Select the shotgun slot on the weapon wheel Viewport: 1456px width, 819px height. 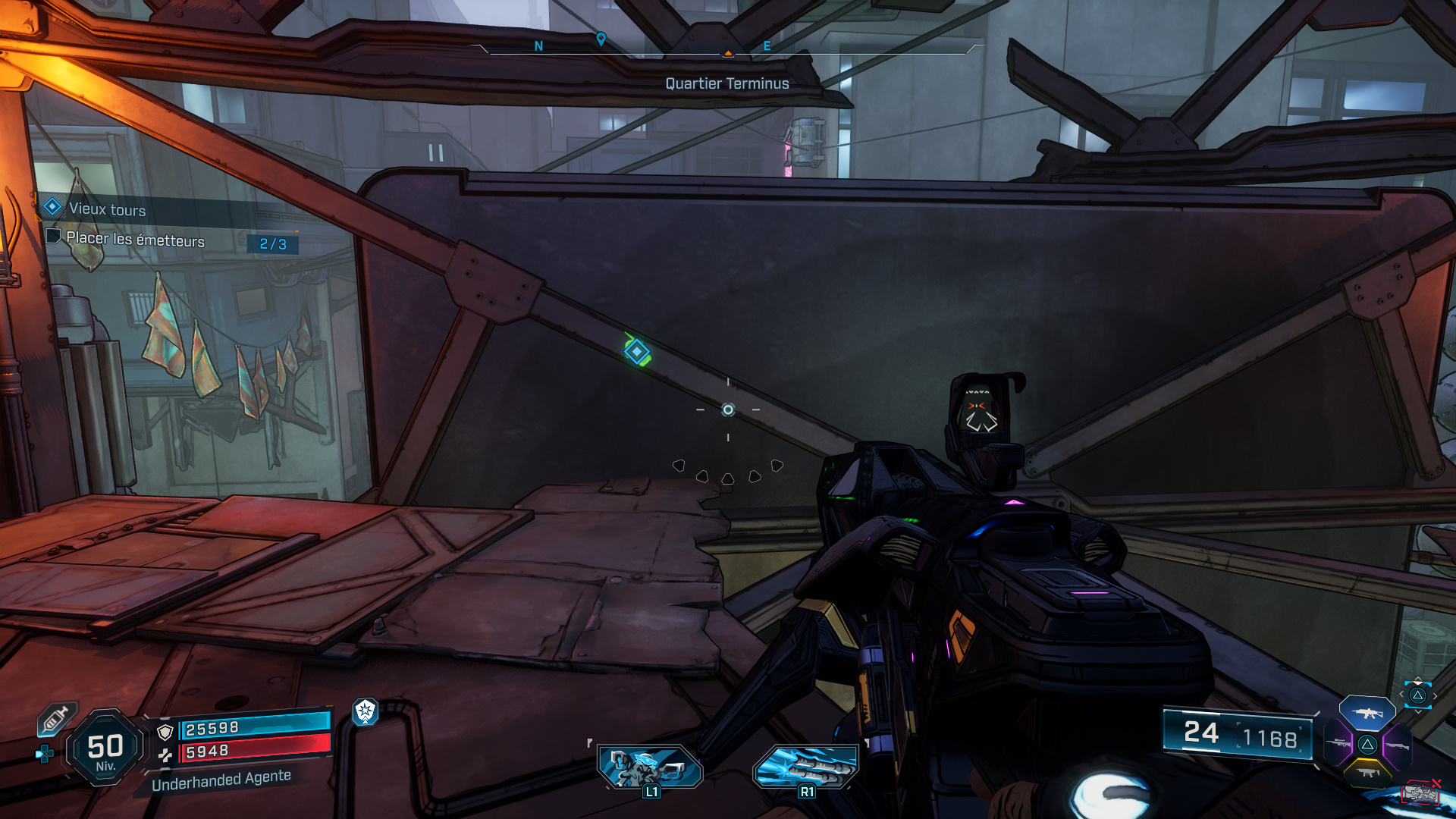[1398, 745]
